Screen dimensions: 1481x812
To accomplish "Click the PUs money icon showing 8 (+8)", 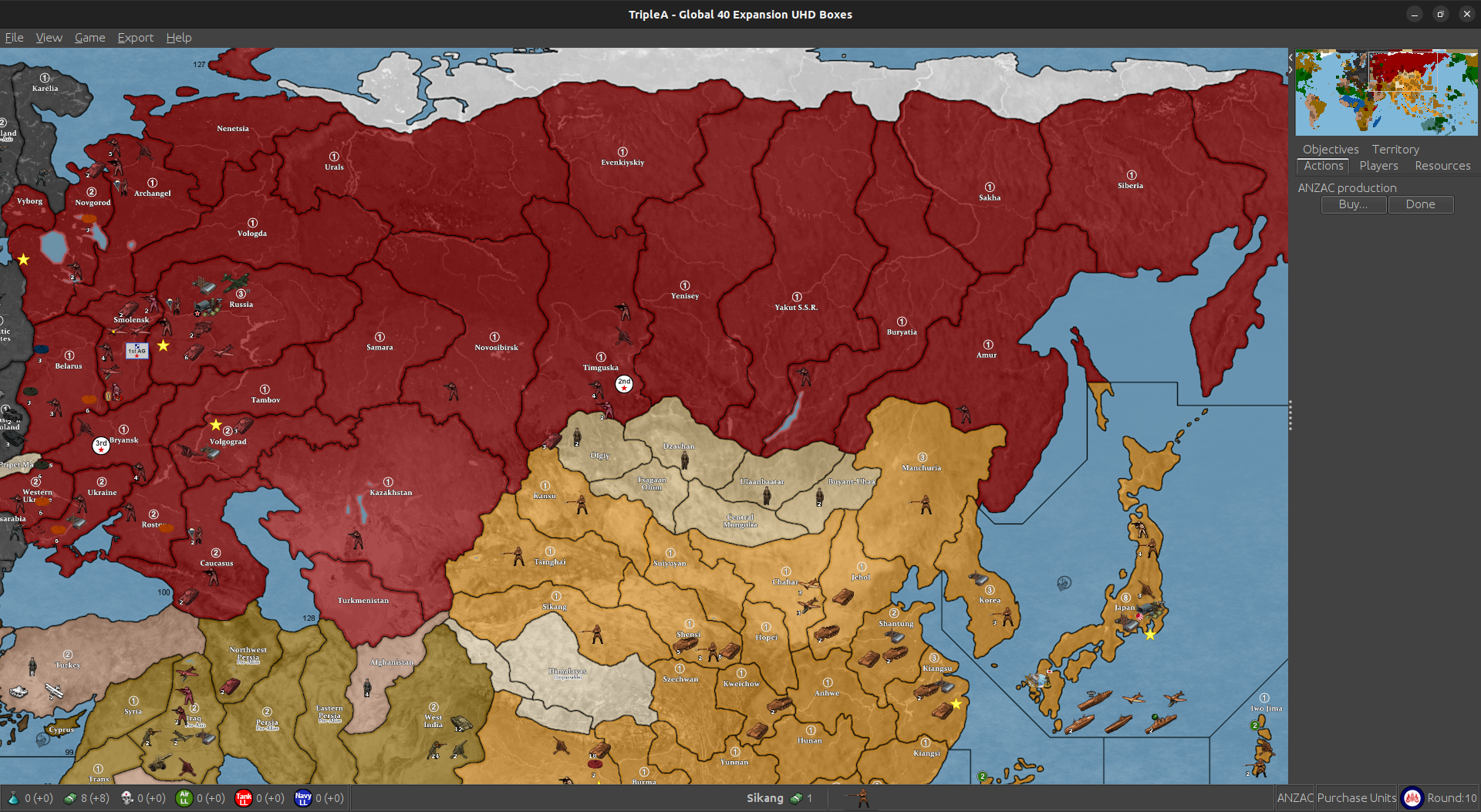I will tap(69, 798).
